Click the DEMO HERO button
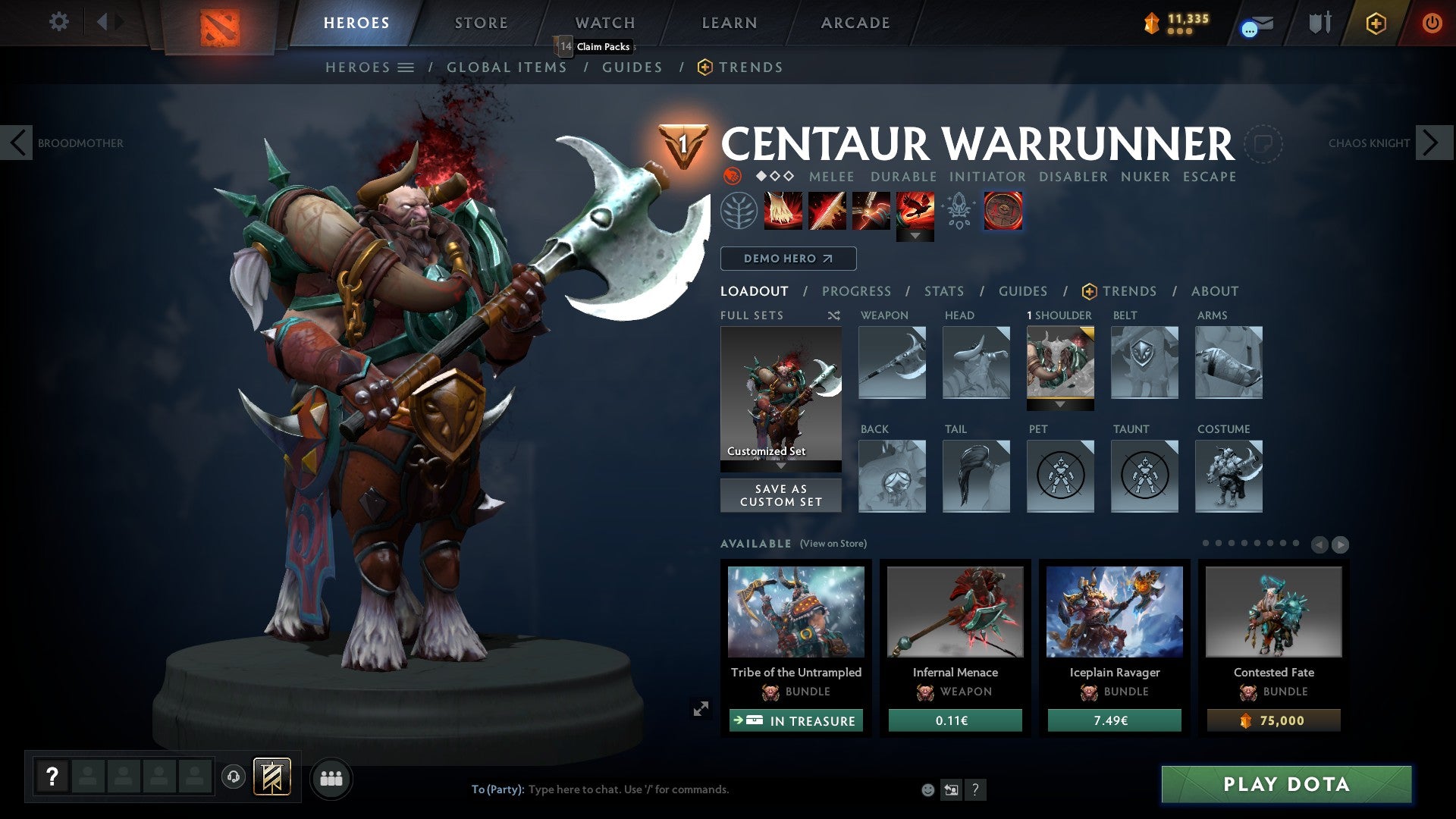 click(x=786, y=259)
